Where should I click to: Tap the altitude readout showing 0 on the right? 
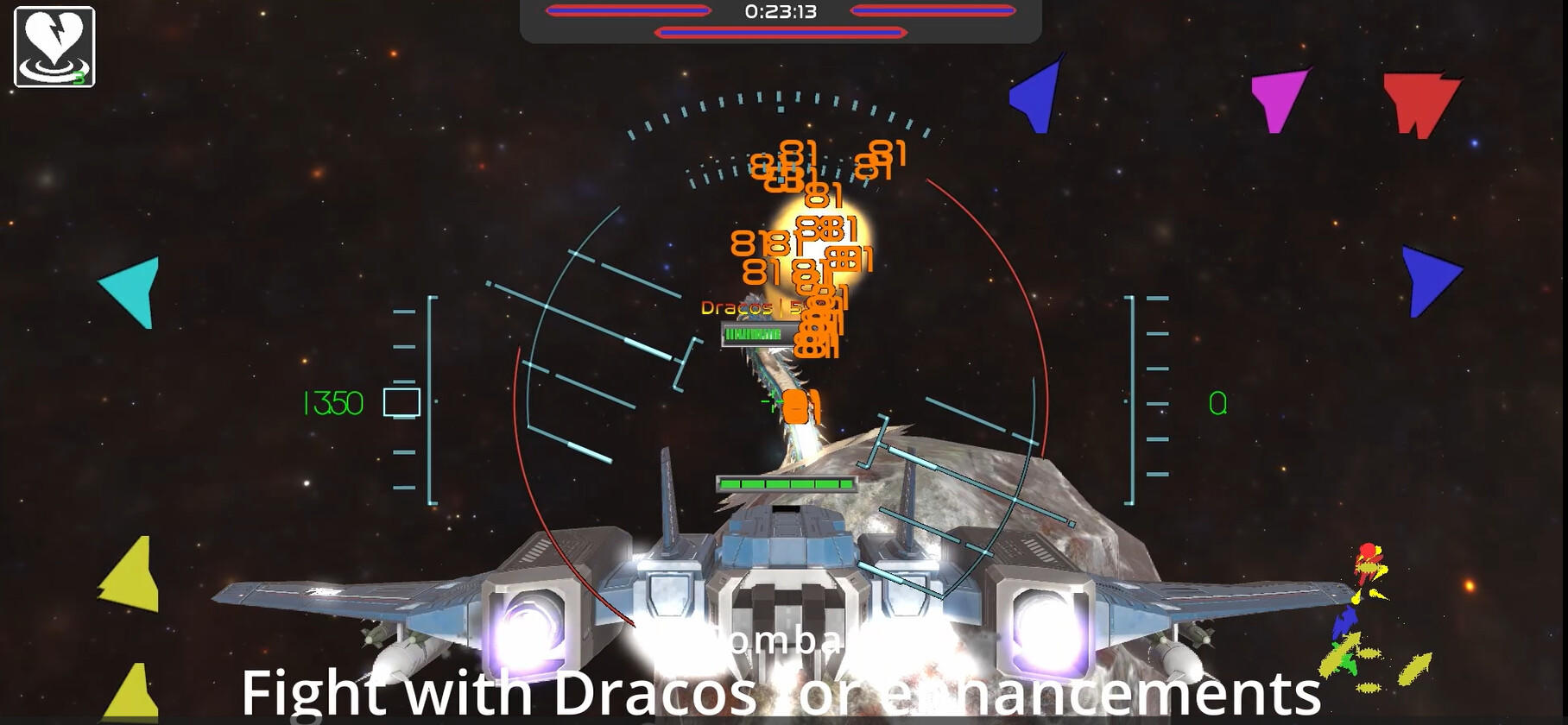pyautogui.click(x=1217, y=400)
